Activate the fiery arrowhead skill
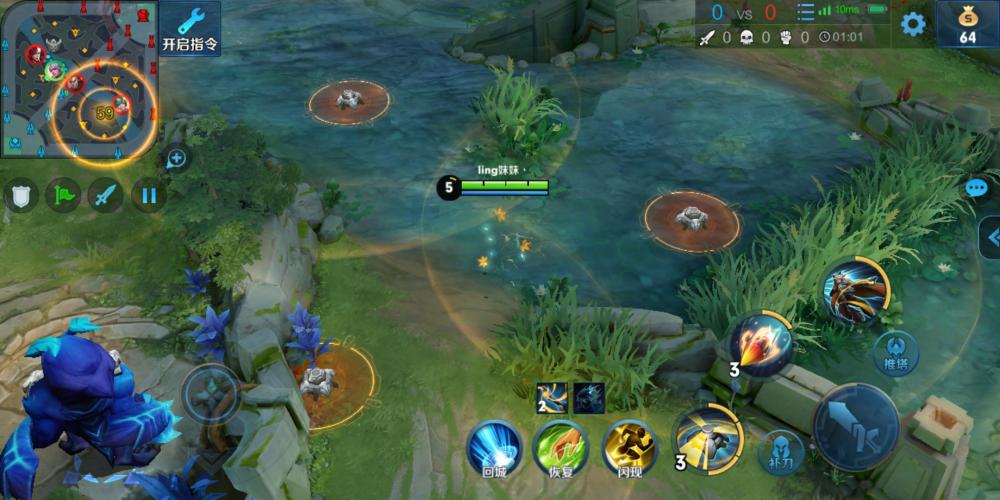This screenshot has width=1000, height=500. (x=763, y=345)
